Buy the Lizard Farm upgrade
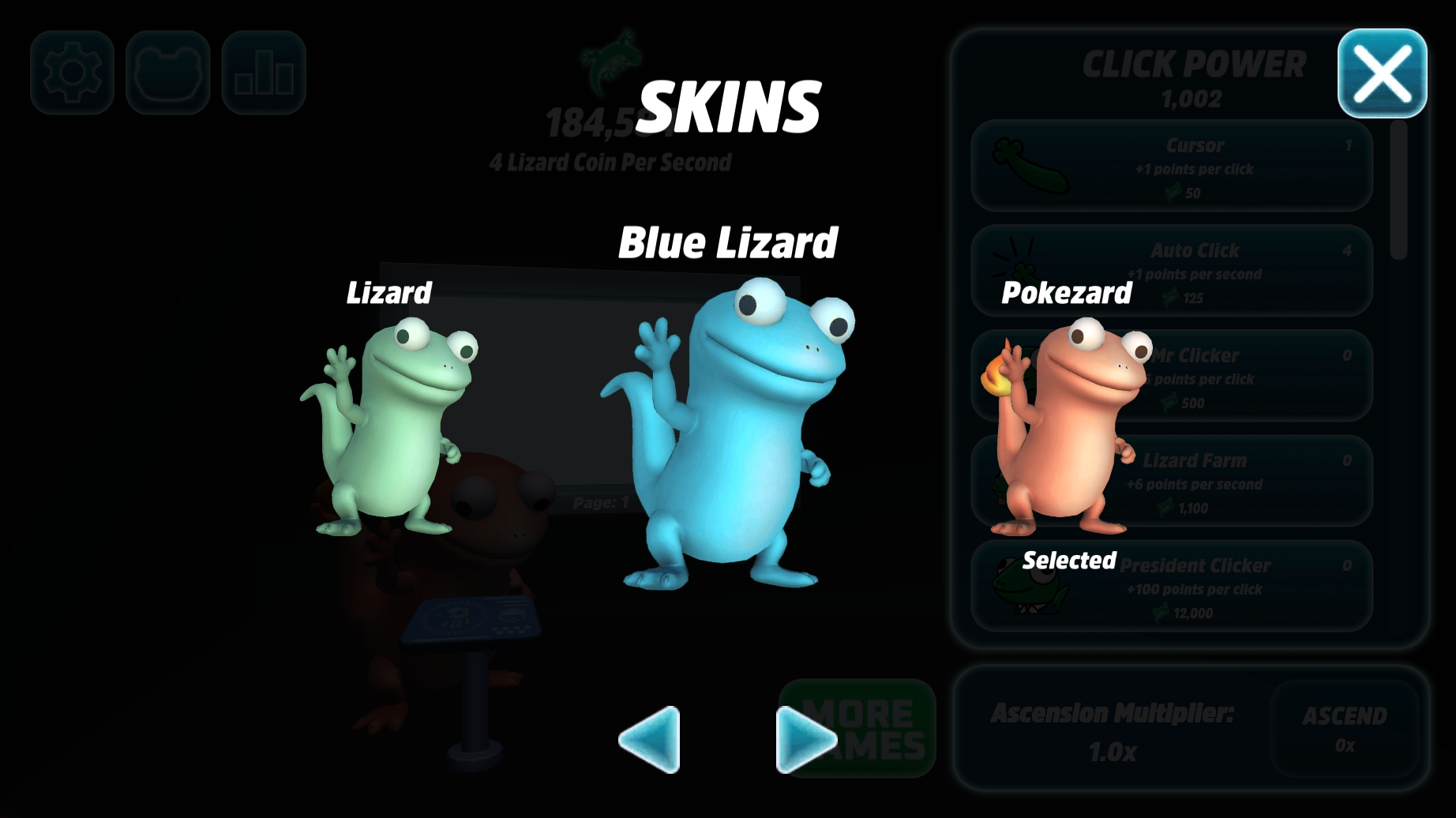This screenshot has width=1456, height=818. 1232,482
